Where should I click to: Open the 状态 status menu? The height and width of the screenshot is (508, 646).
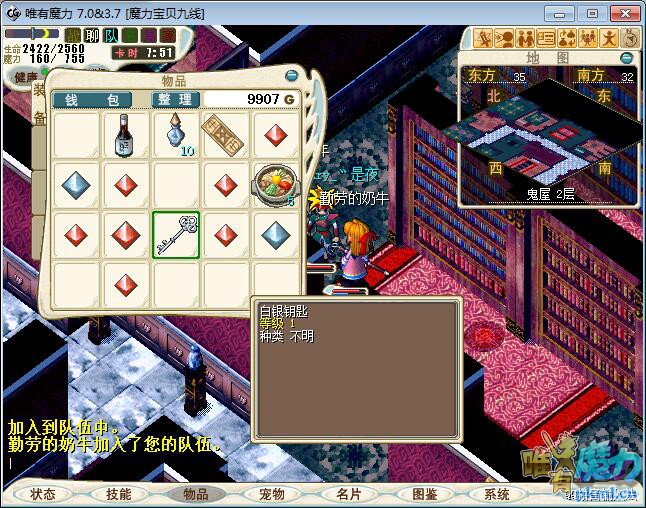(43, 494)
